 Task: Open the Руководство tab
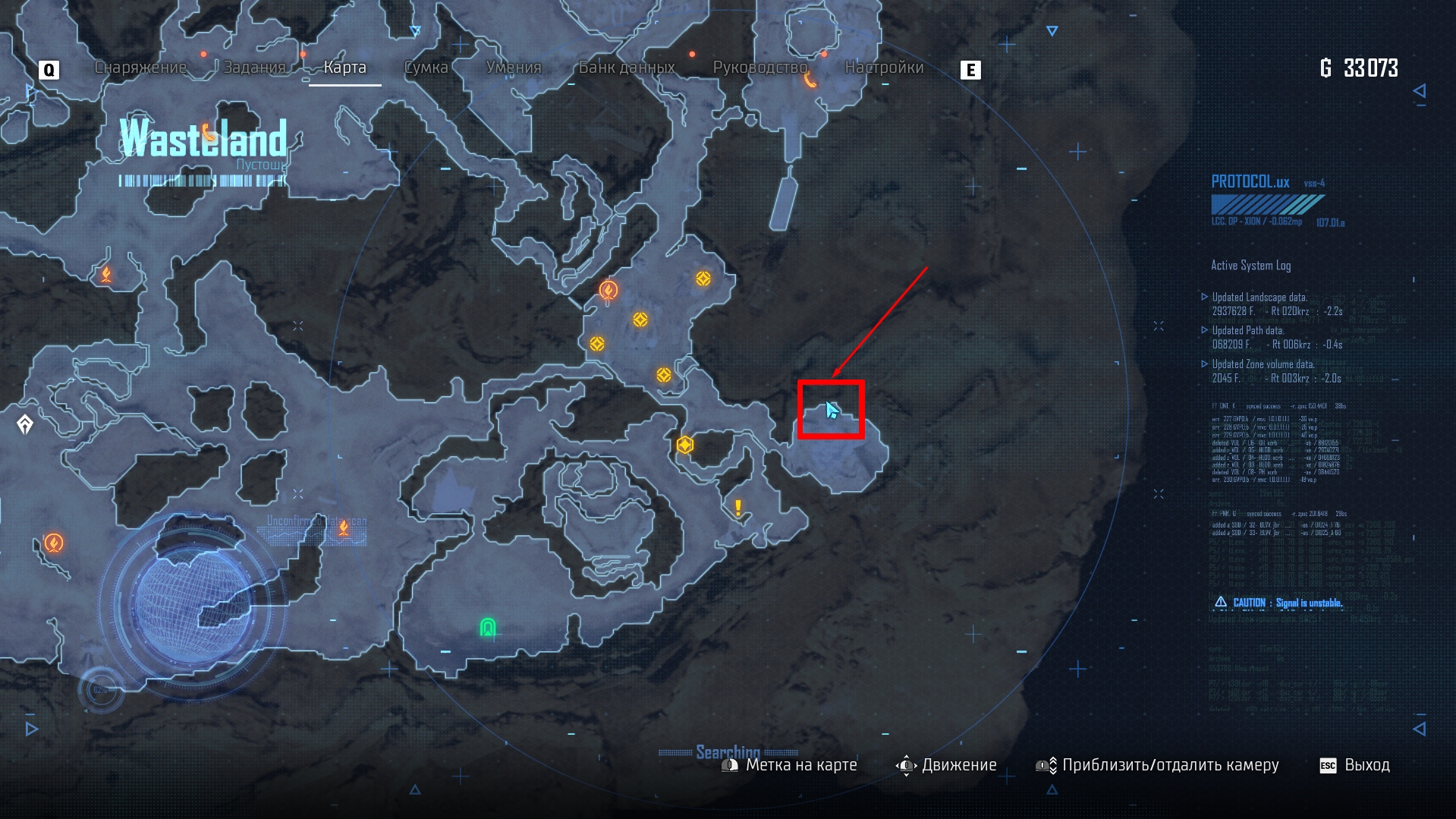point(760,68)
